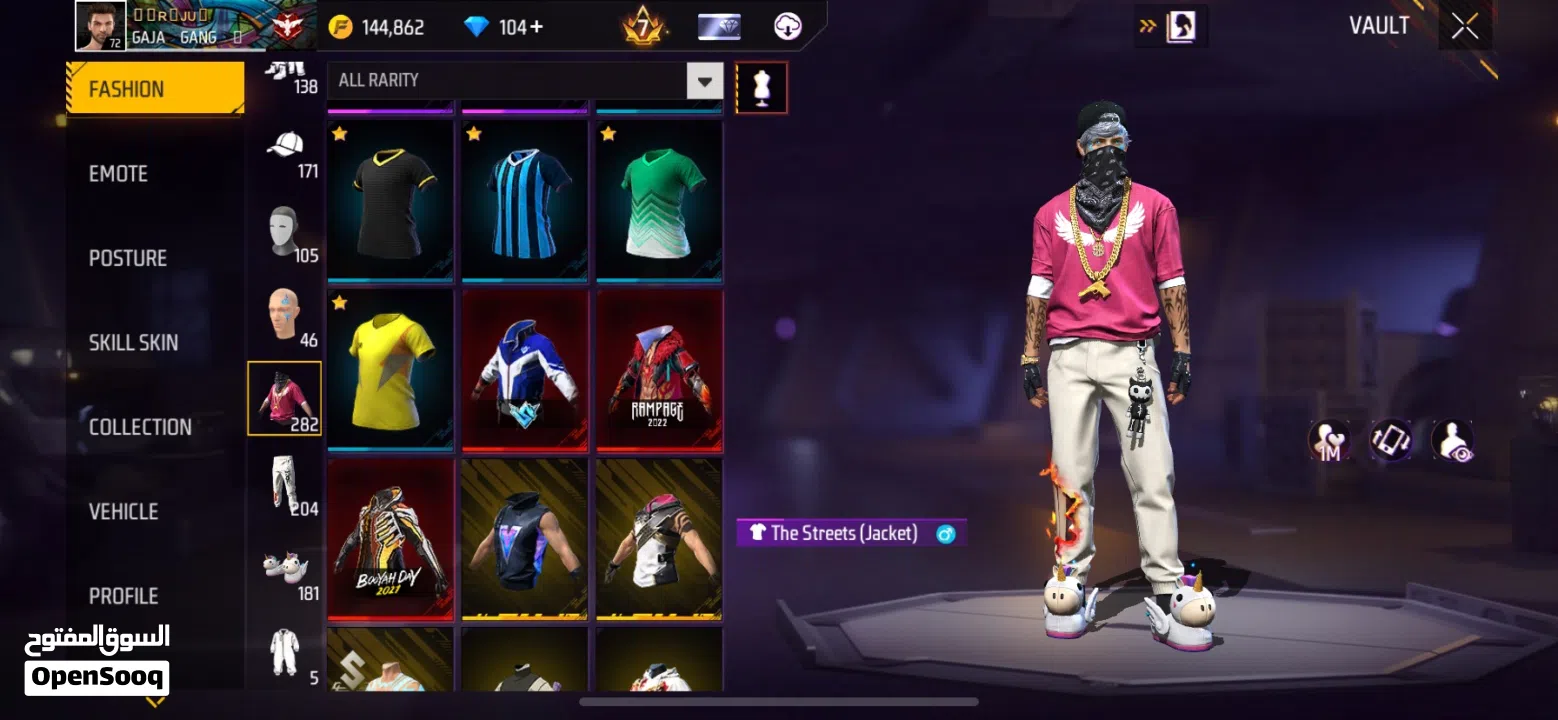Click the diamond membership card icon
This screenshot has width=1558, height=720.
718,26
